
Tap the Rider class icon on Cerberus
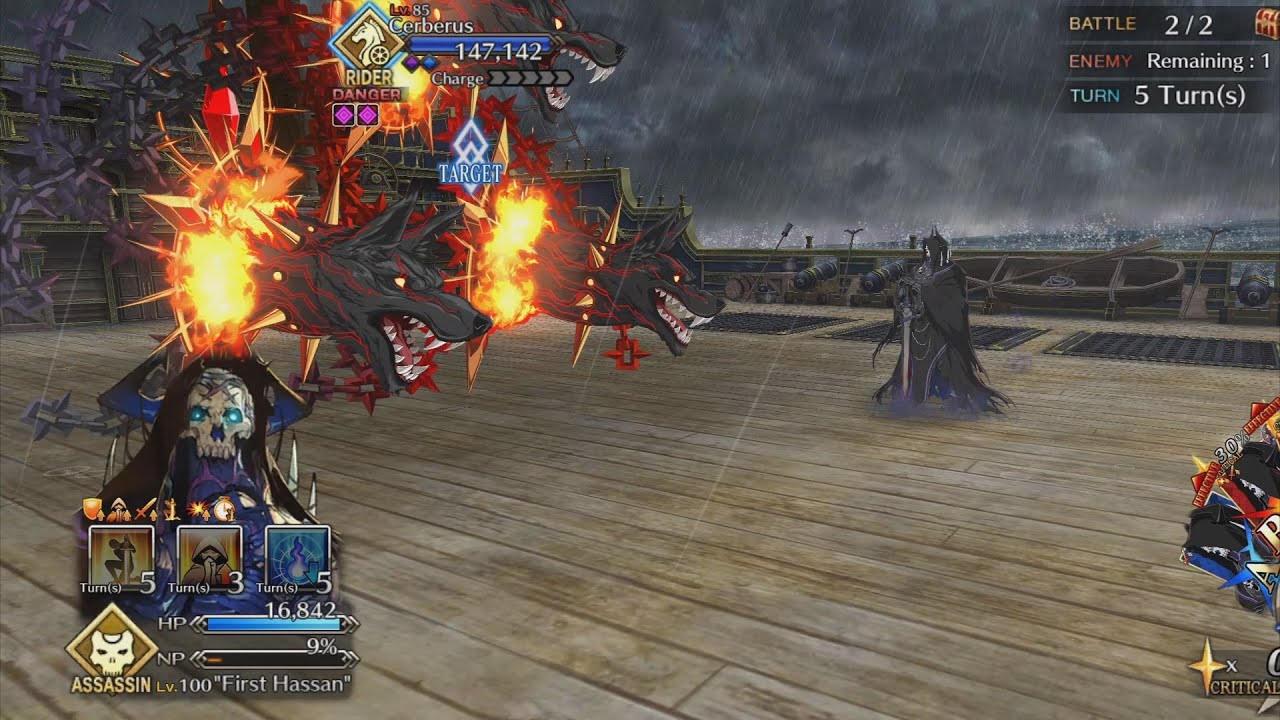click(367, 42)
